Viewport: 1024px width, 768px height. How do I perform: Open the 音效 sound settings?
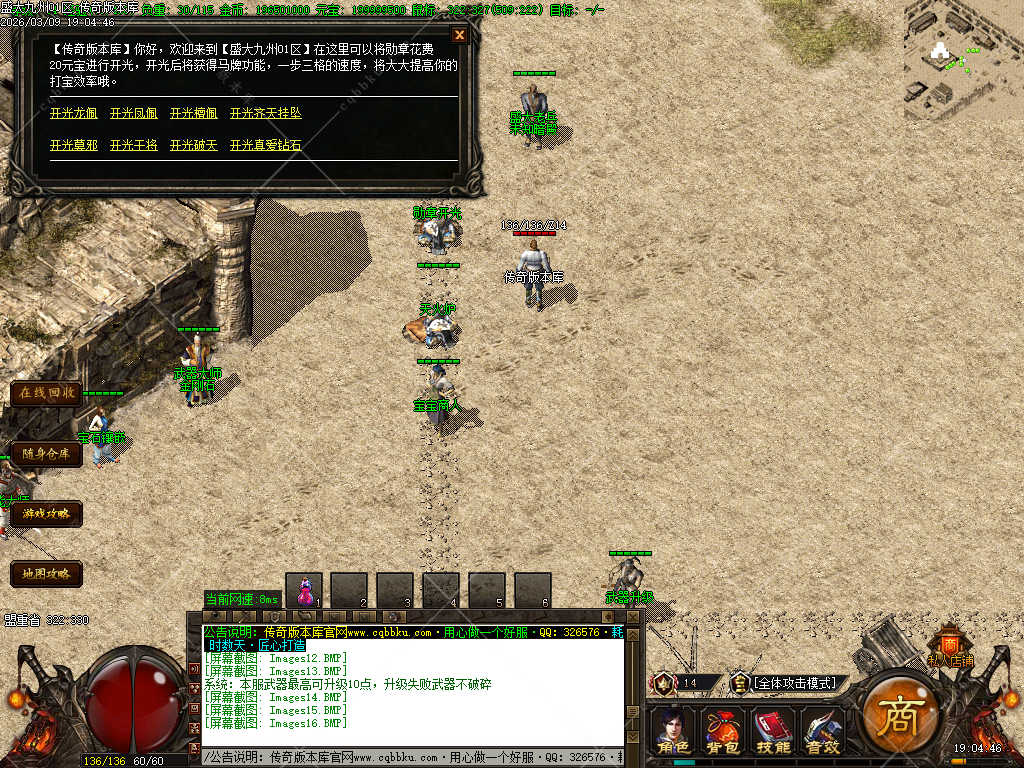point(823,731)
